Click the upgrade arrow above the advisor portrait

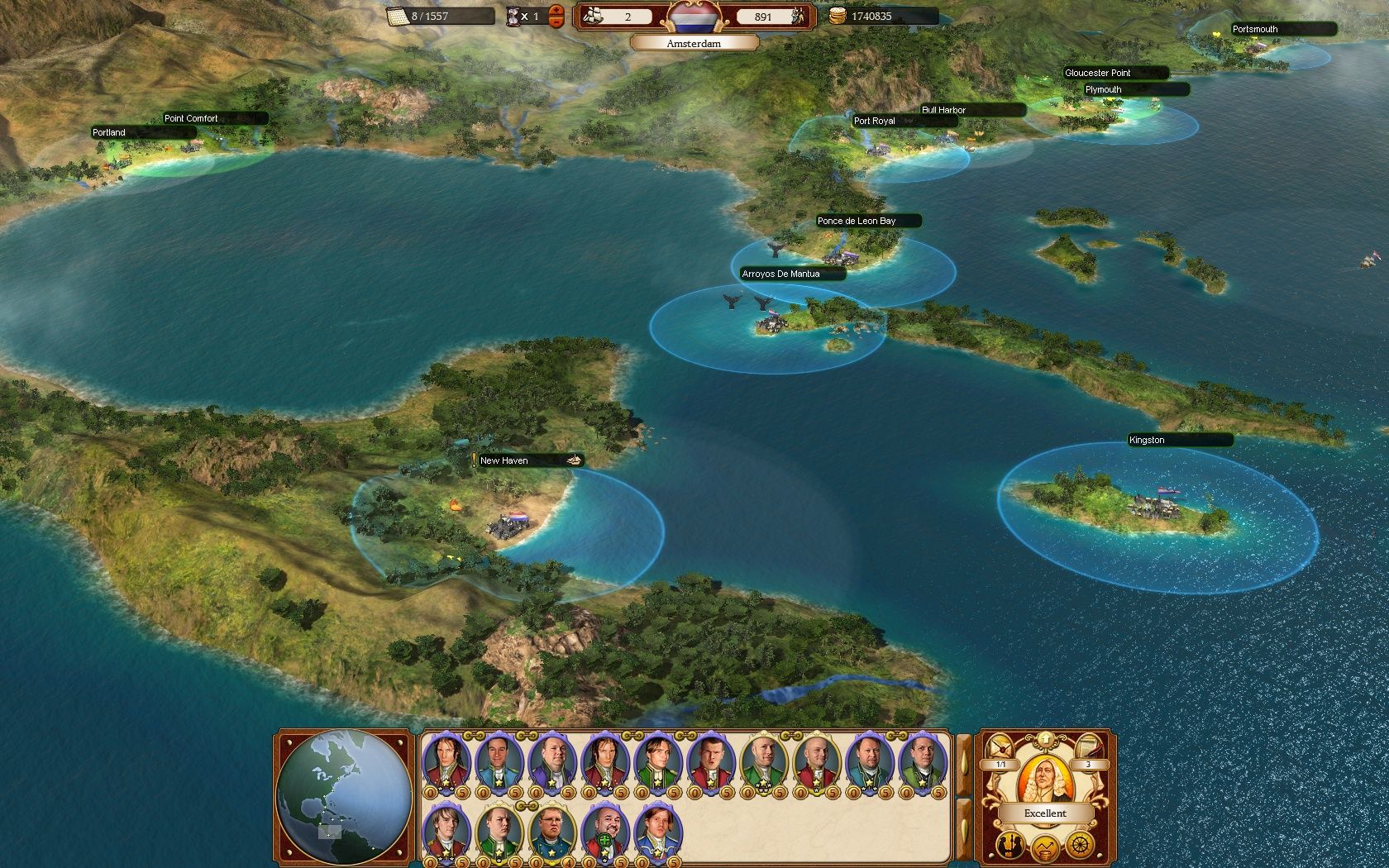(1046, 739)
